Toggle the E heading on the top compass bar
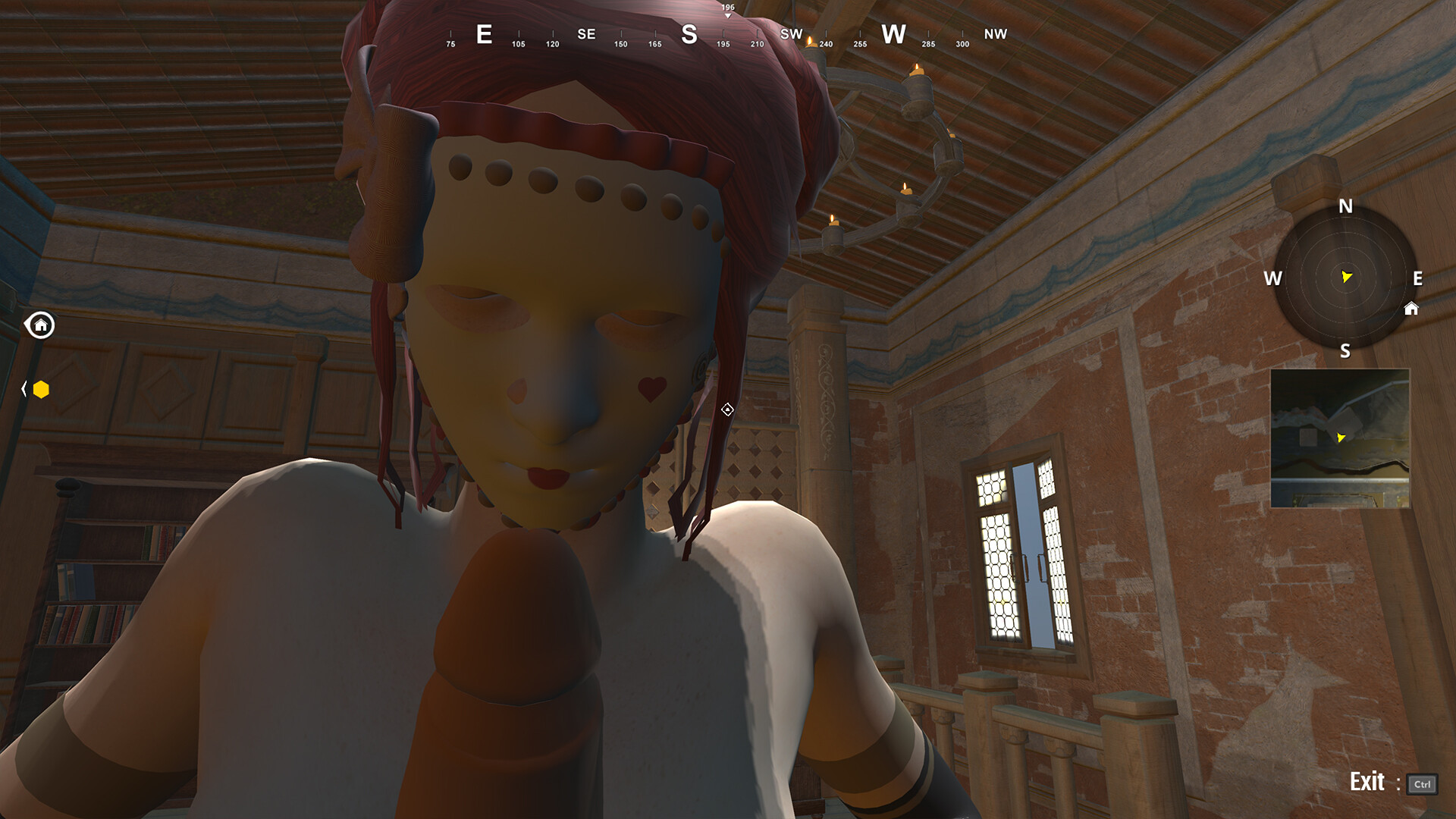This screenshot has width=1456, height=819. point(484,34)
